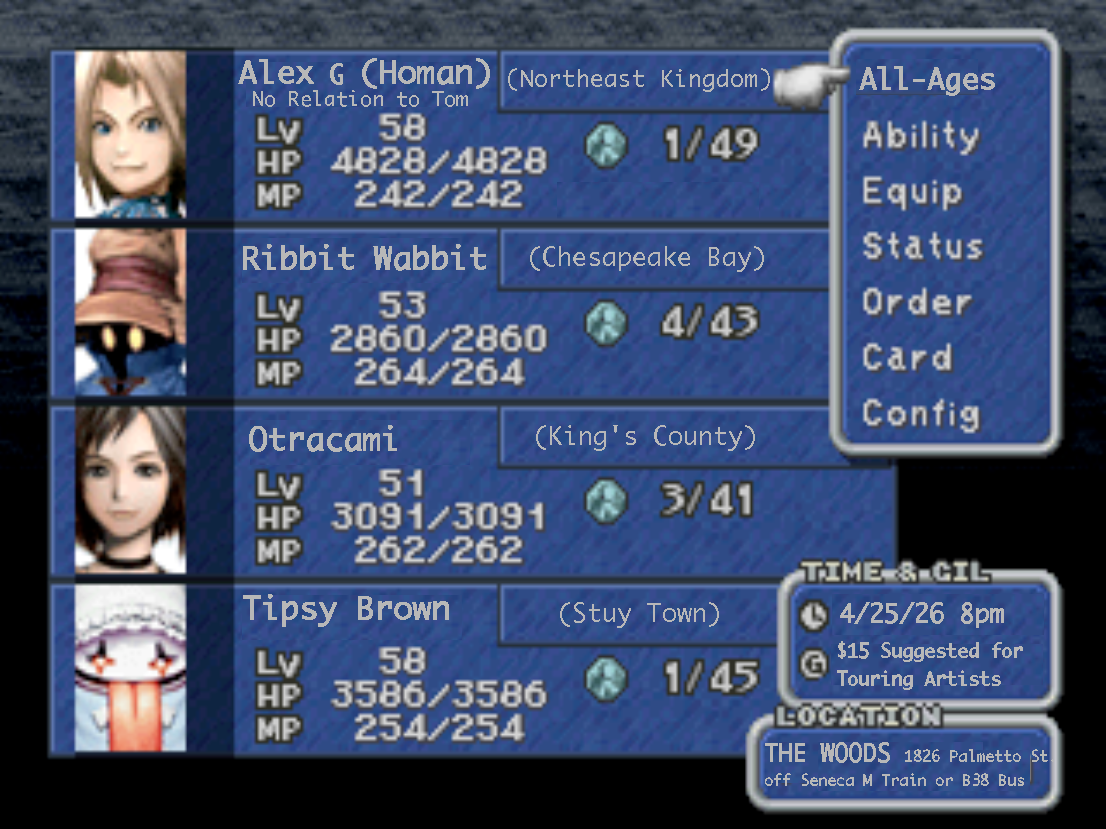Select party member Alex G (Homan)
This screenshot has height=829, width=1106.
[x=365, y=74]
